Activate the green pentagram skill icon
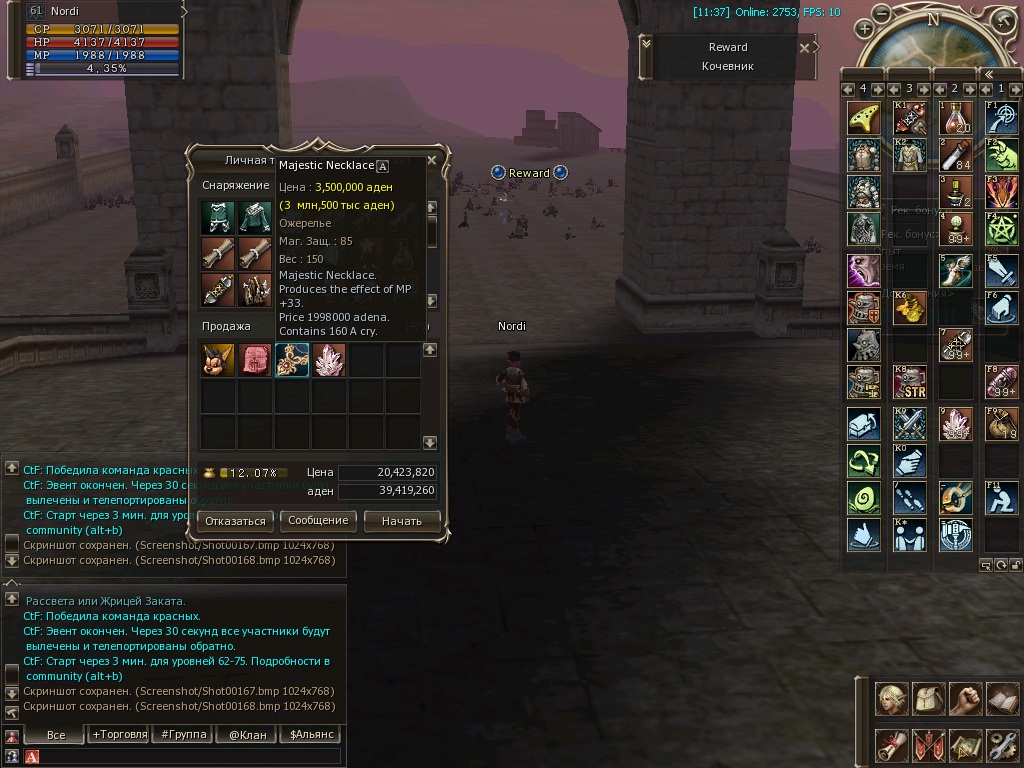 click(1001, 229)
